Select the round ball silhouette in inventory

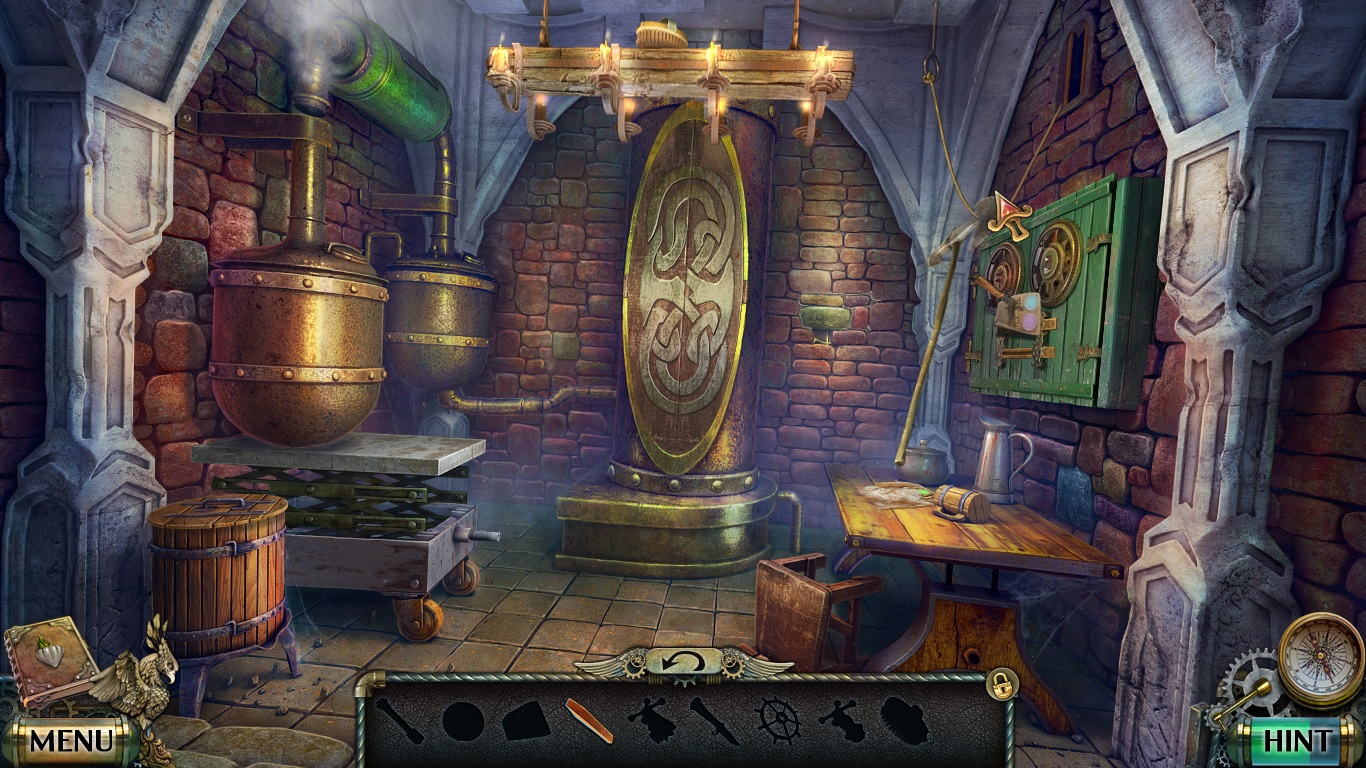(x=463, y=722)
